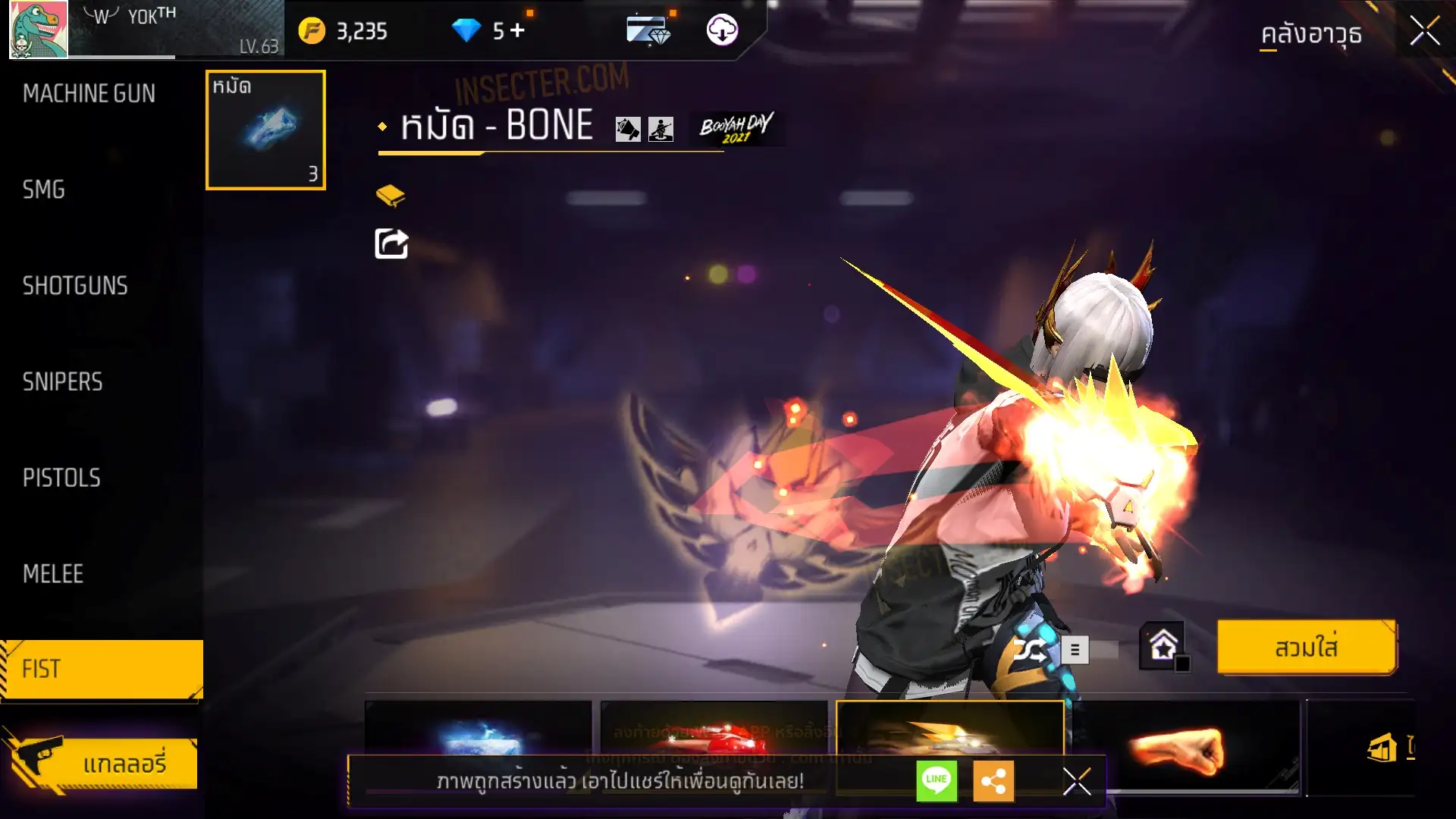Open the cloud download icon

722,30
